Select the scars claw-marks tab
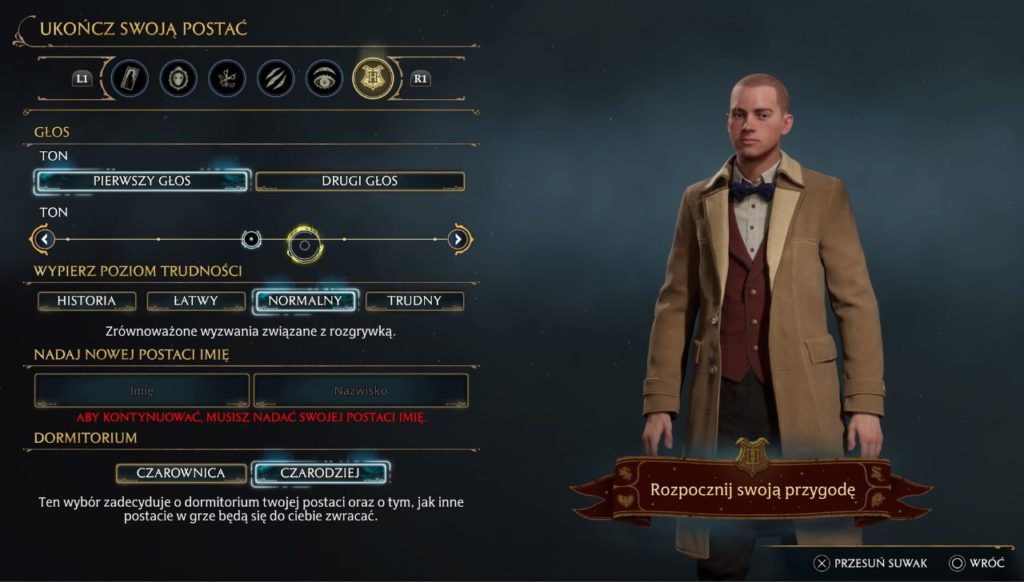Image resolution: width=1024 pixels, height=582 pixels. [x=275, y=78]
